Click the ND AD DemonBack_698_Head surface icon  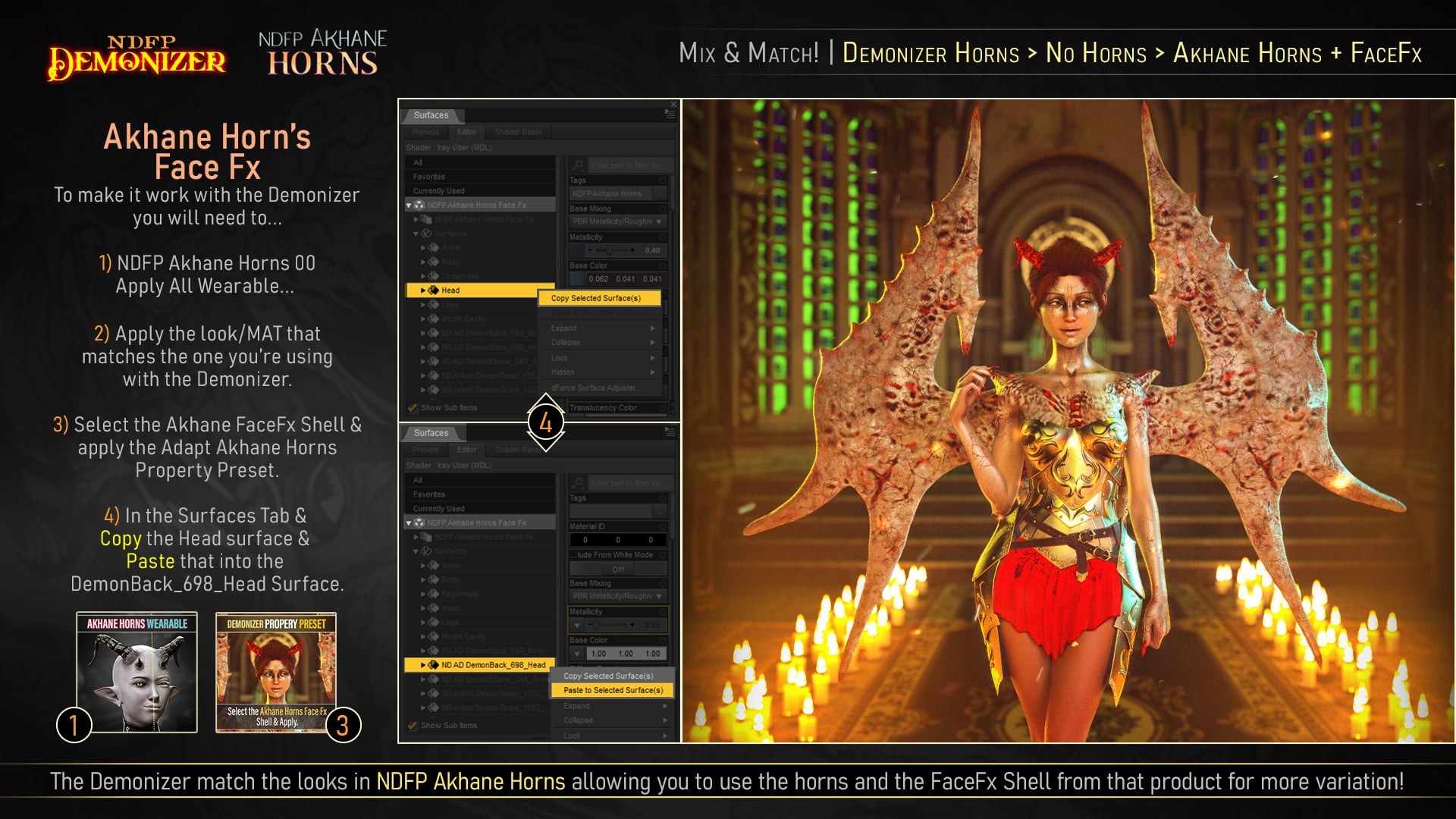[x=433, y=665]
